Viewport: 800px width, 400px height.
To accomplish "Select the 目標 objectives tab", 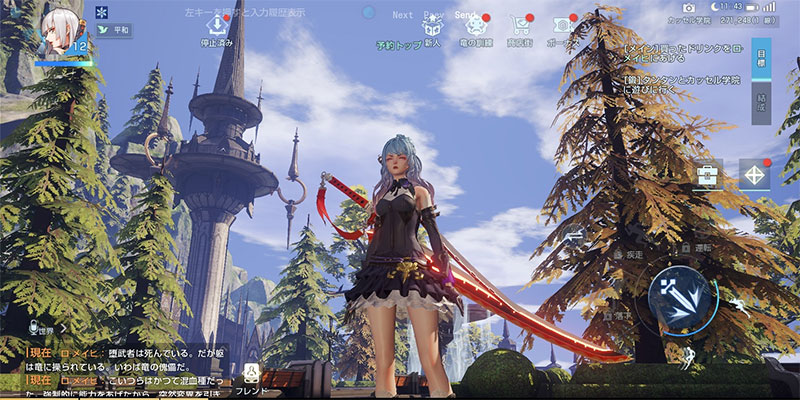I will coord(761,59).
